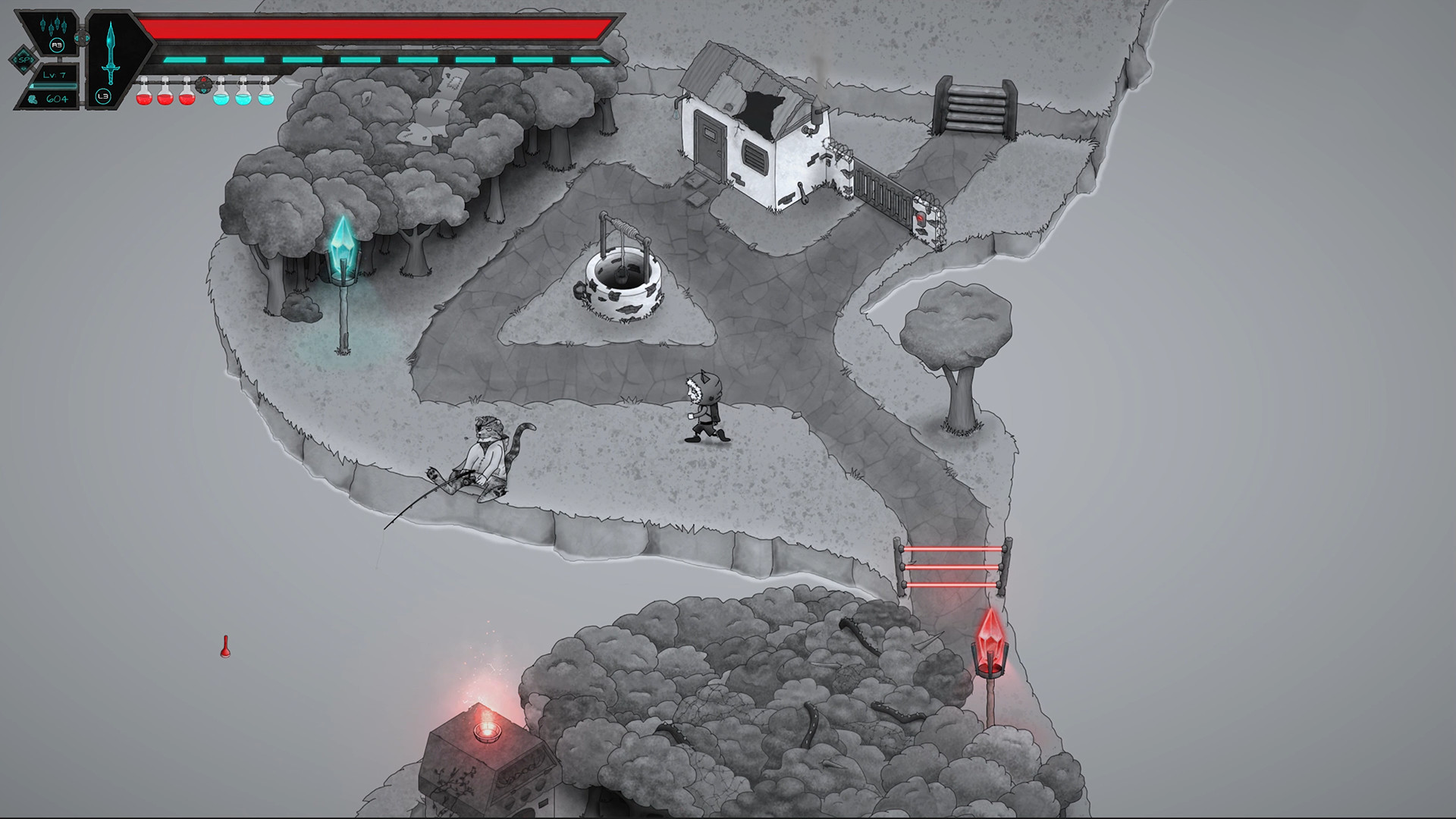Screen dimensions: 1456x819
Task: Click the XP progress bar under Lv 7
Action: 54,86
